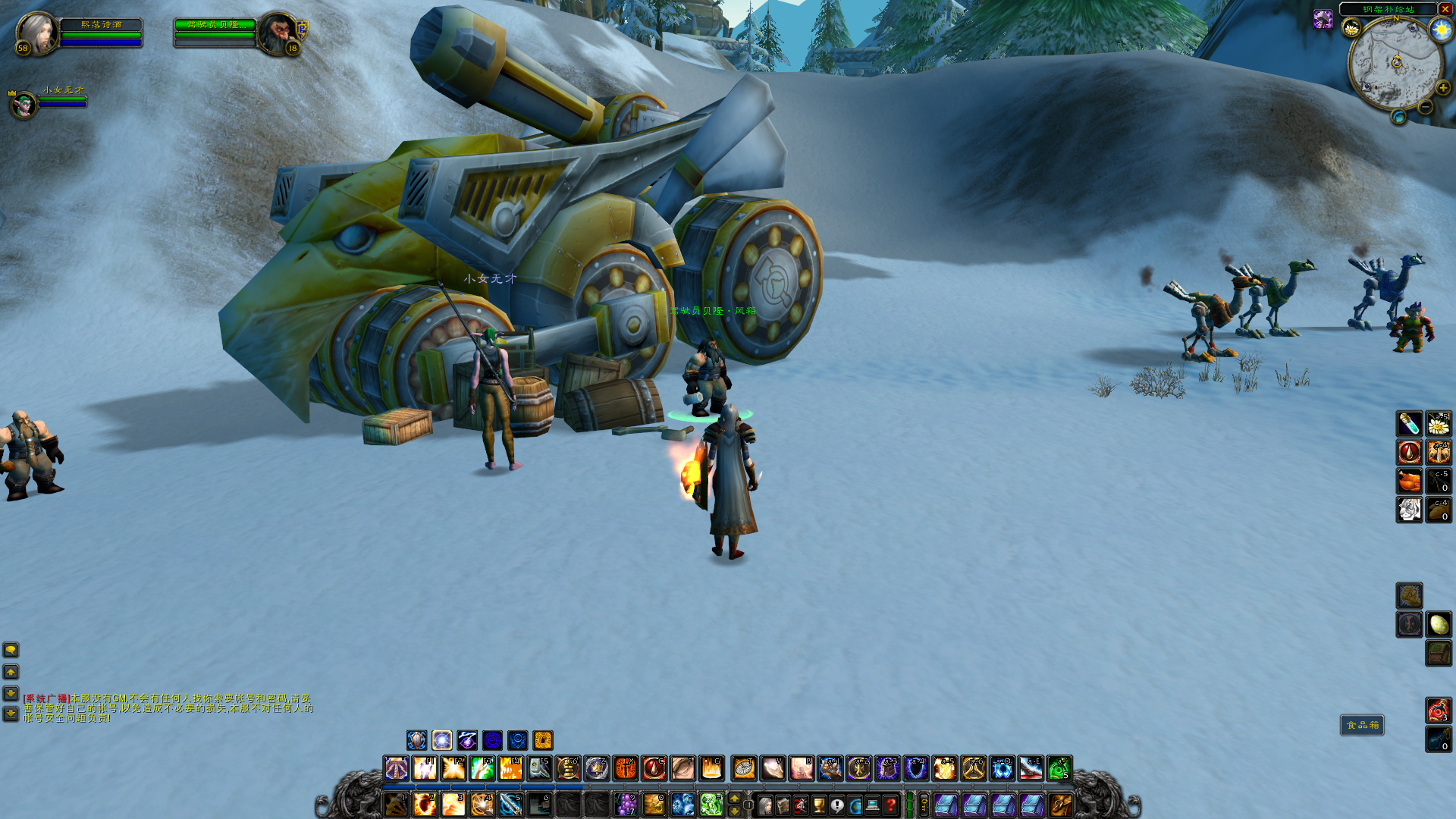
Task: Open the 食品箱 food box button
Action: click(x=1362, y=726)
